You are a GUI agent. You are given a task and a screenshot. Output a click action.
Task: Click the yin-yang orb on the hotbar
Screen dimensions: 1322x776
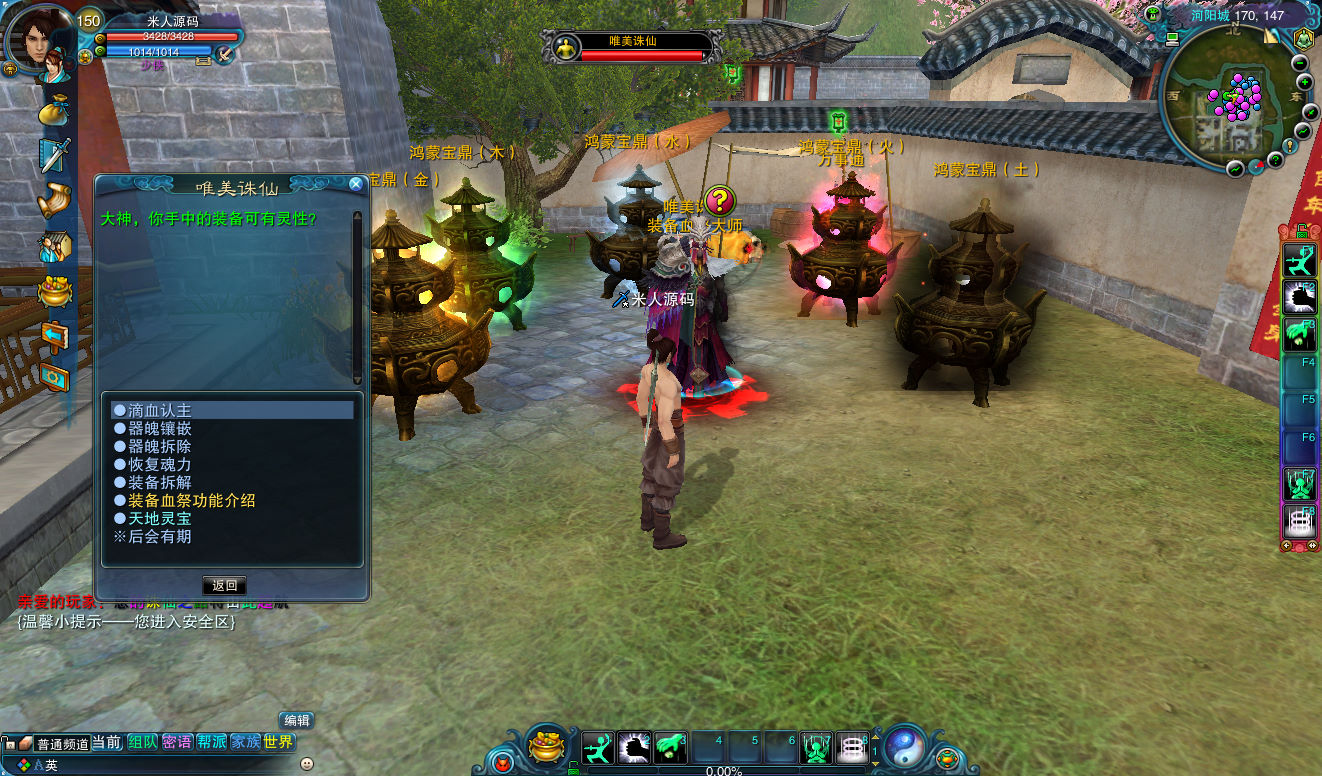click(904, 745)
